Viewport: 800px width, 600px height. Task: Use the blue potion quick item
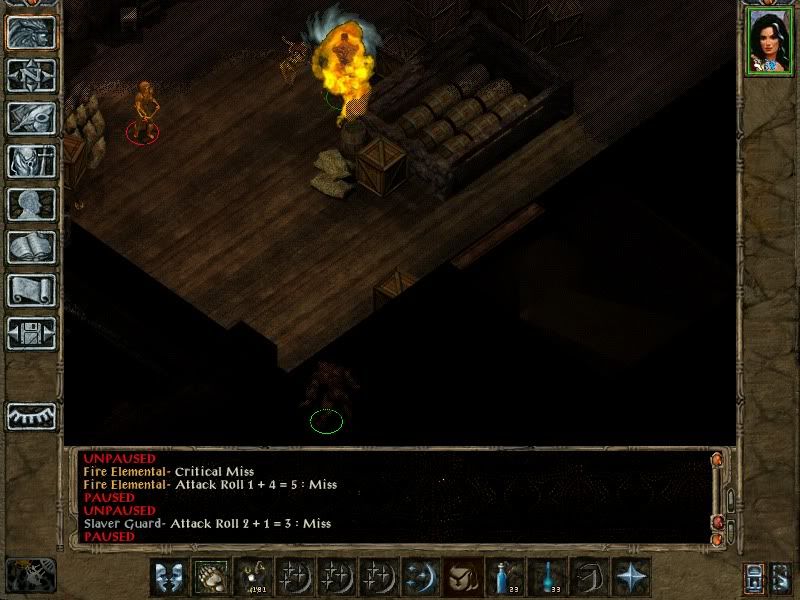pyautogui.click(x=505, y=577)
